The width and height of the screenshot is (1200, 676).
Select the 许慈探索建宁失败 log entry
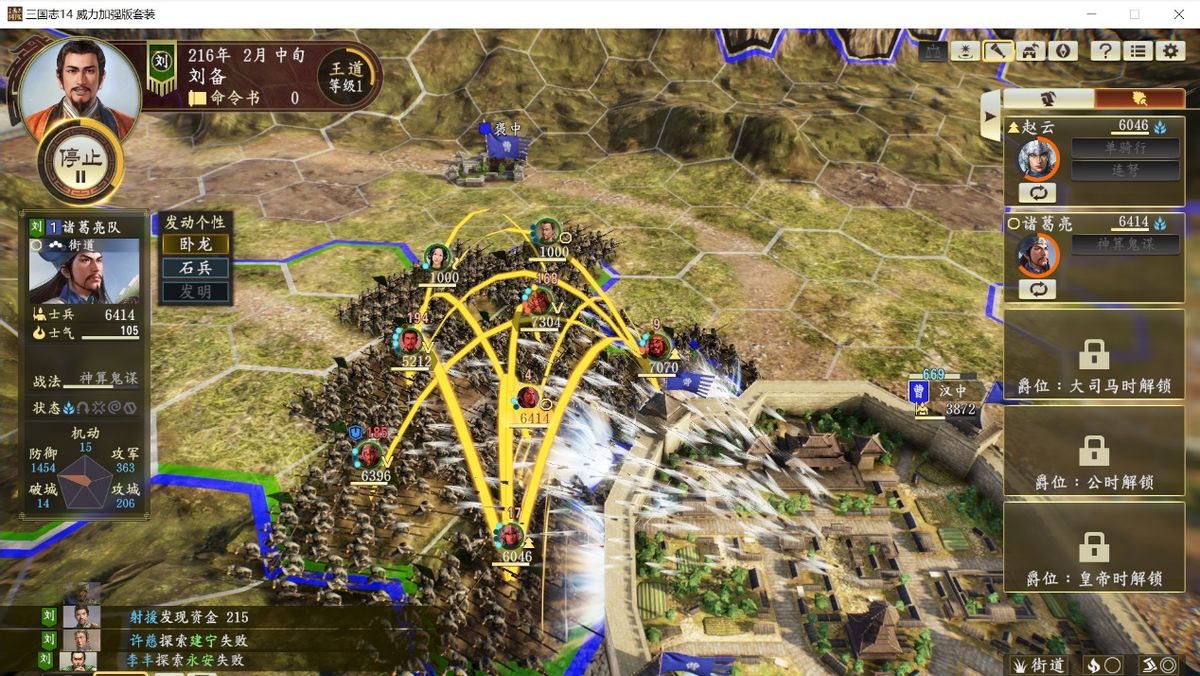187,640
